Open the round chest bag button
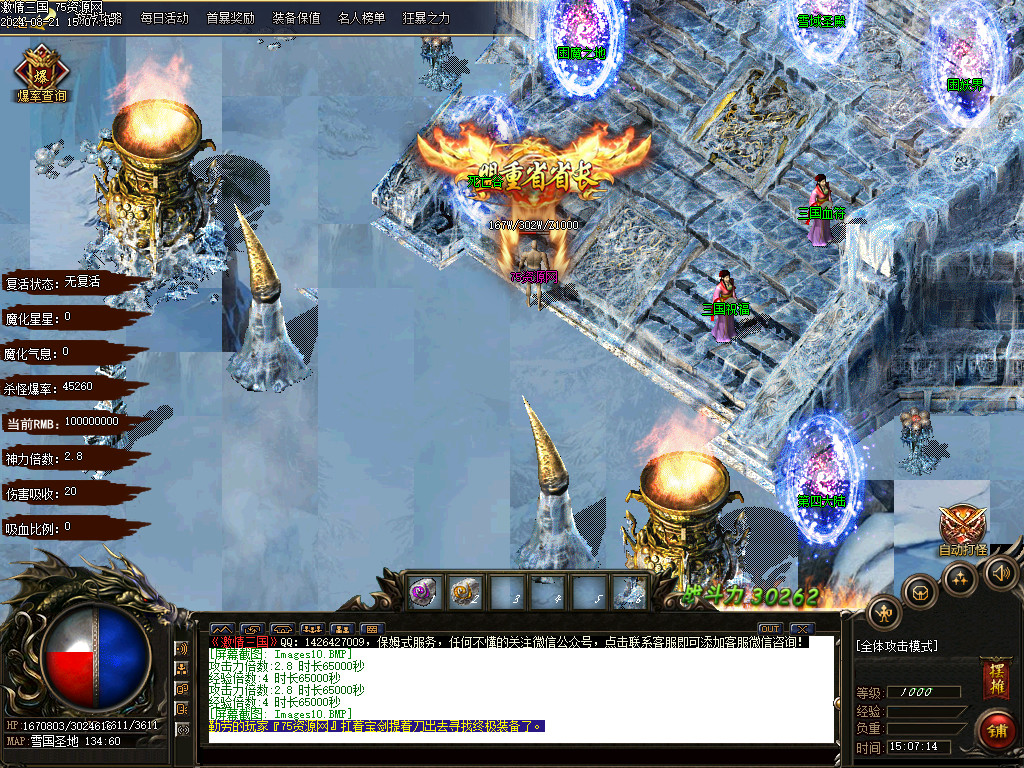1024x768 pixels. [x=920, y=591]
